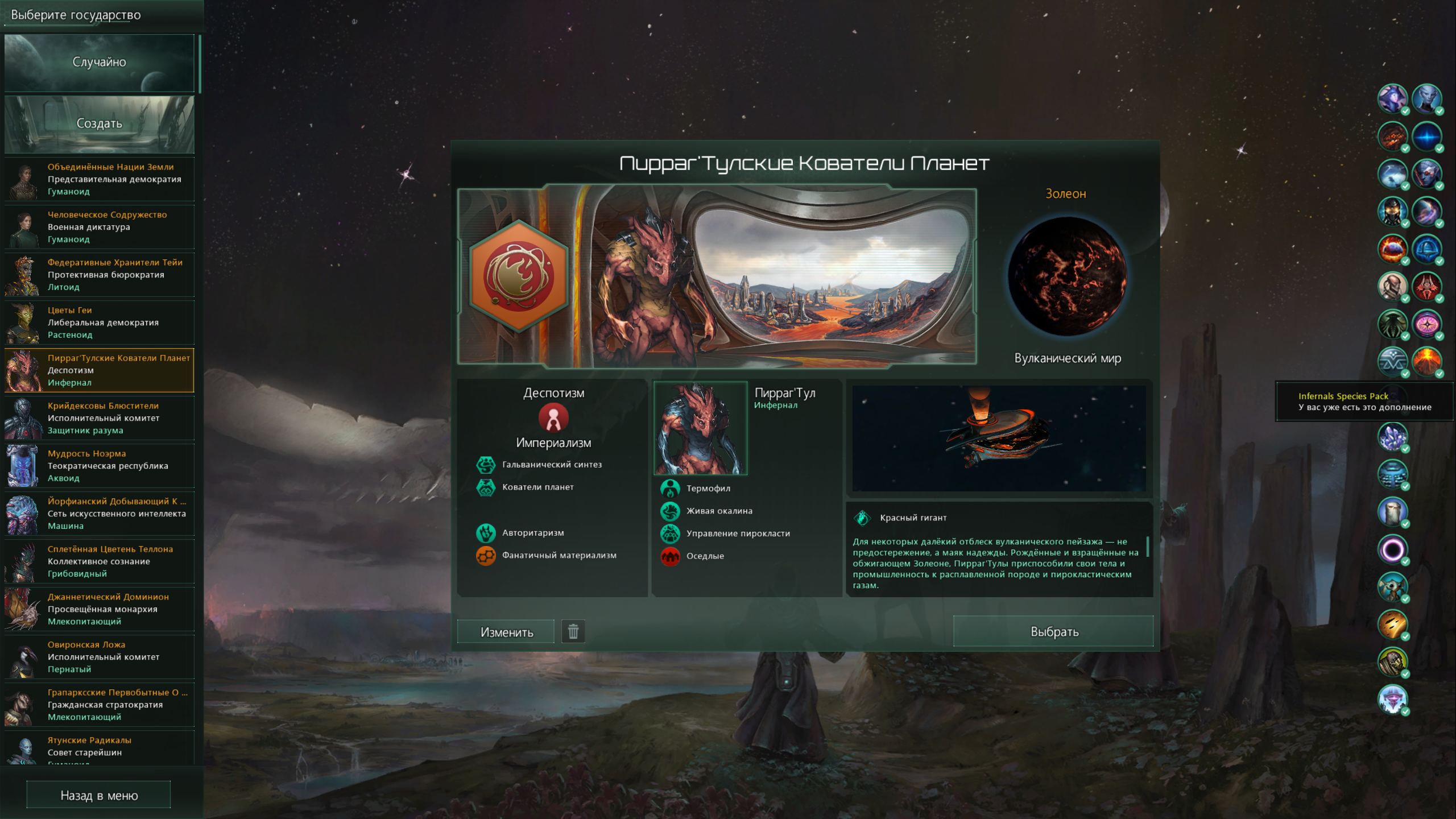Image resolution: width=1456 pixels, height=819 pixels.
Task: Select the Случайно random empire option
Action: click(x=100, y=63)
